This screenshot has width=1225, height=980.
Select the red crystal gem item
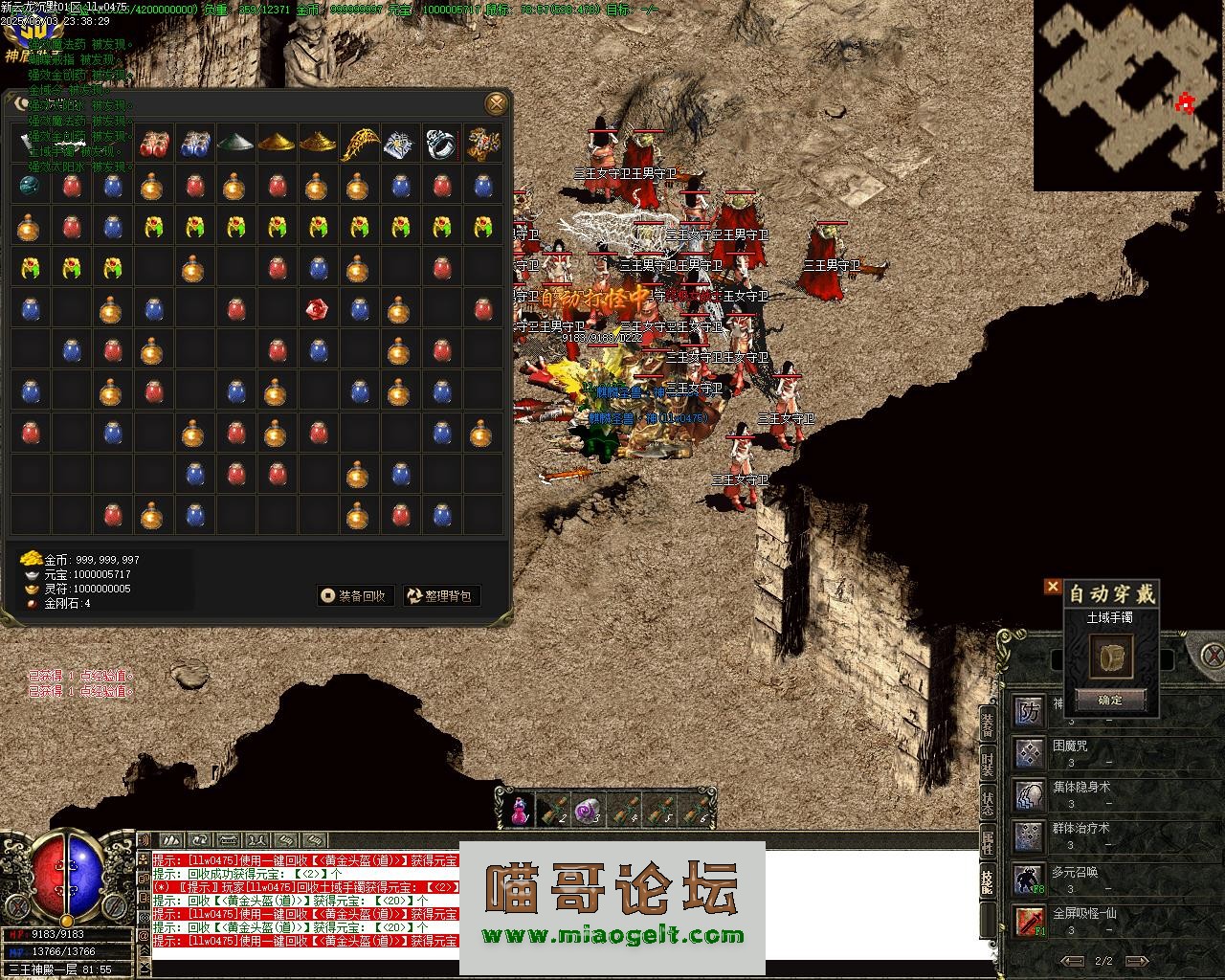pyautogui.click(x=318, y=309)
